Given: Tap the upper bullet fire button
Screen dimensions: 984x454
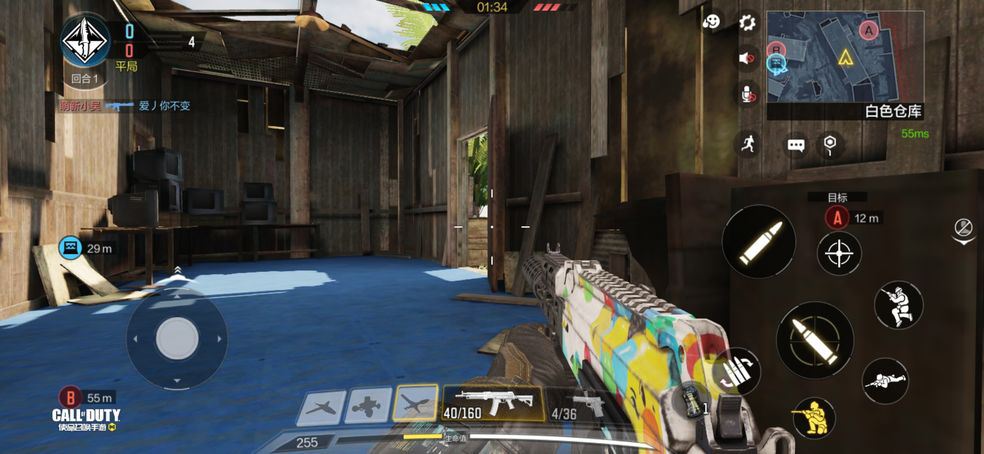Looking at the screenshot, I should point(758,242).
